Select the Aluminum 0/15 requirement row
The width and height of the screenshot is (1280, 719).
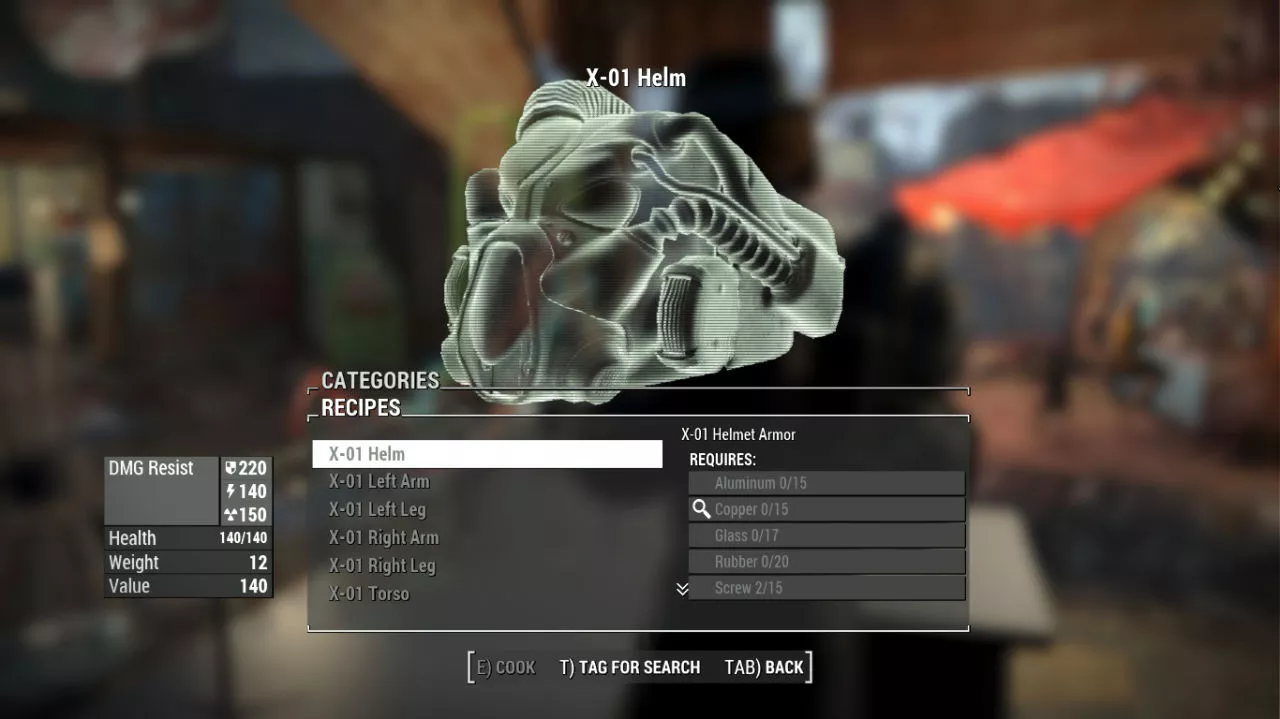[826, 483]
